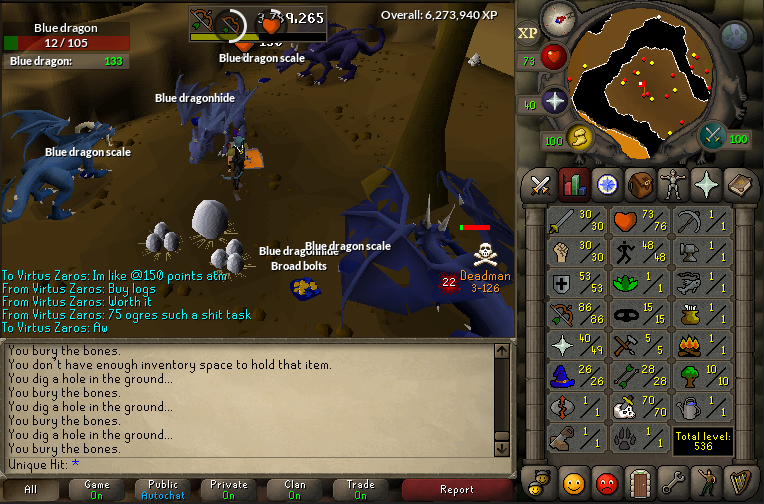Open the Logout door tab
This screenshot has height=504, width=764.
pyautogui.click(x=637, y=481)
